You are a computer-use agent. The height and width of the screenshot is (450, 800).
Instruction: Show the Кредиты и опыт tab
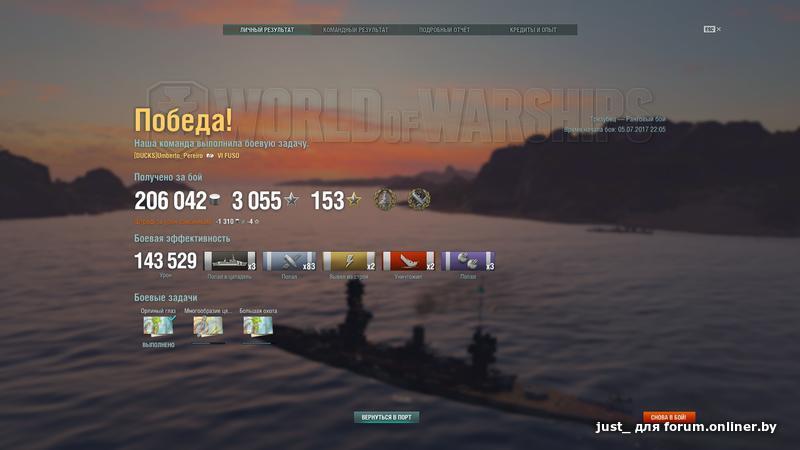532,30
